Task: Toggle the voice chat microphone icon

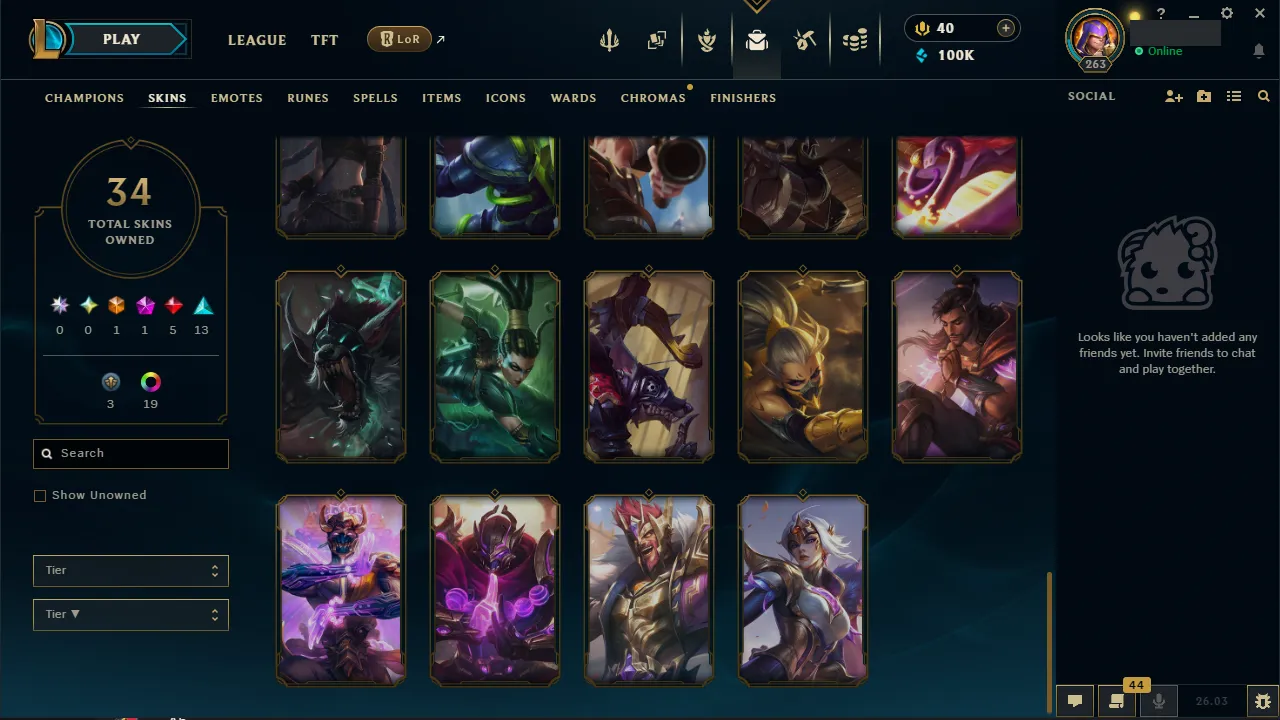Action: tap(1158, 700)
